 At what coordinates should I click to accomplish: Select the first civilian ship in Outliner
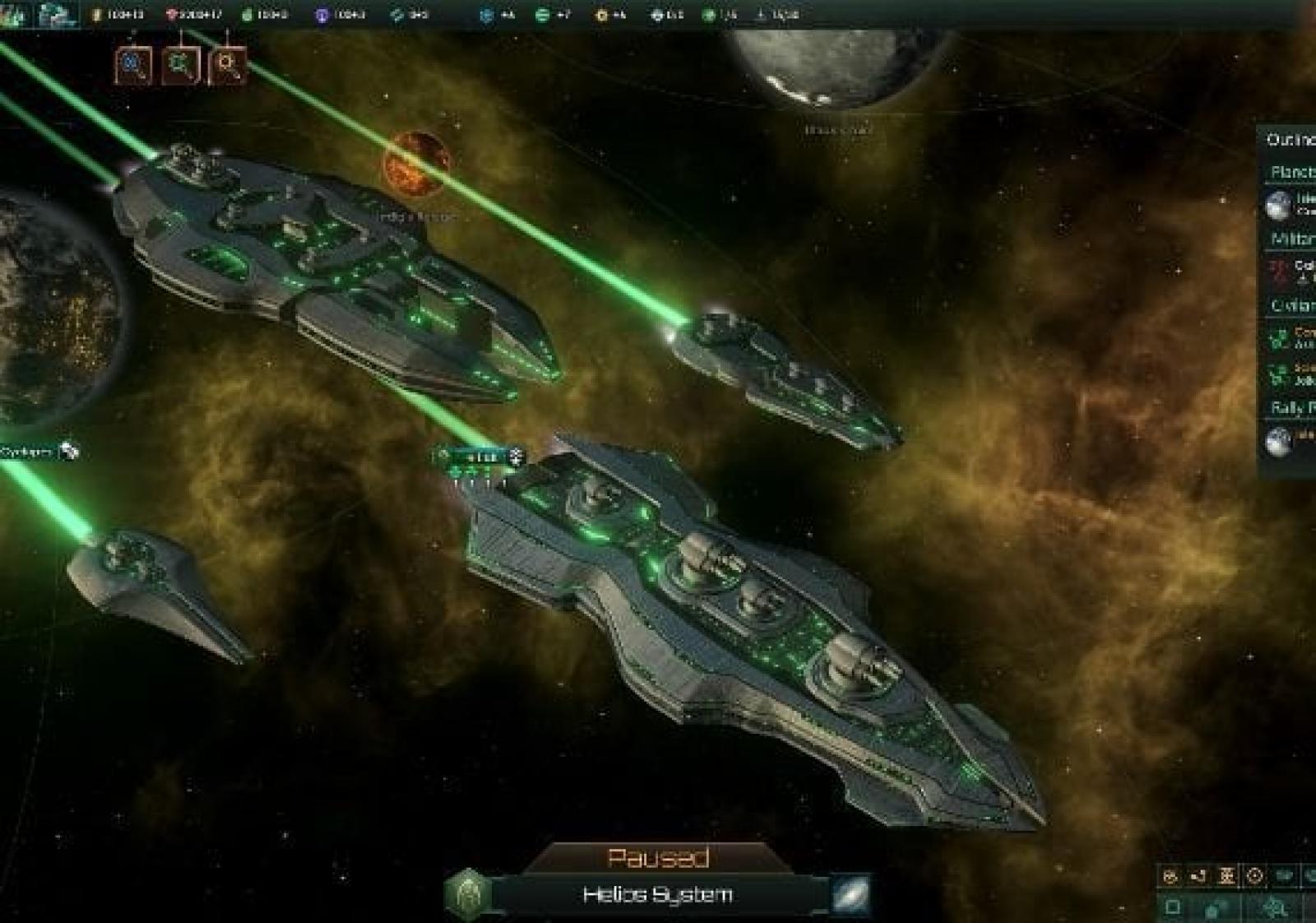click(1291, 337)
